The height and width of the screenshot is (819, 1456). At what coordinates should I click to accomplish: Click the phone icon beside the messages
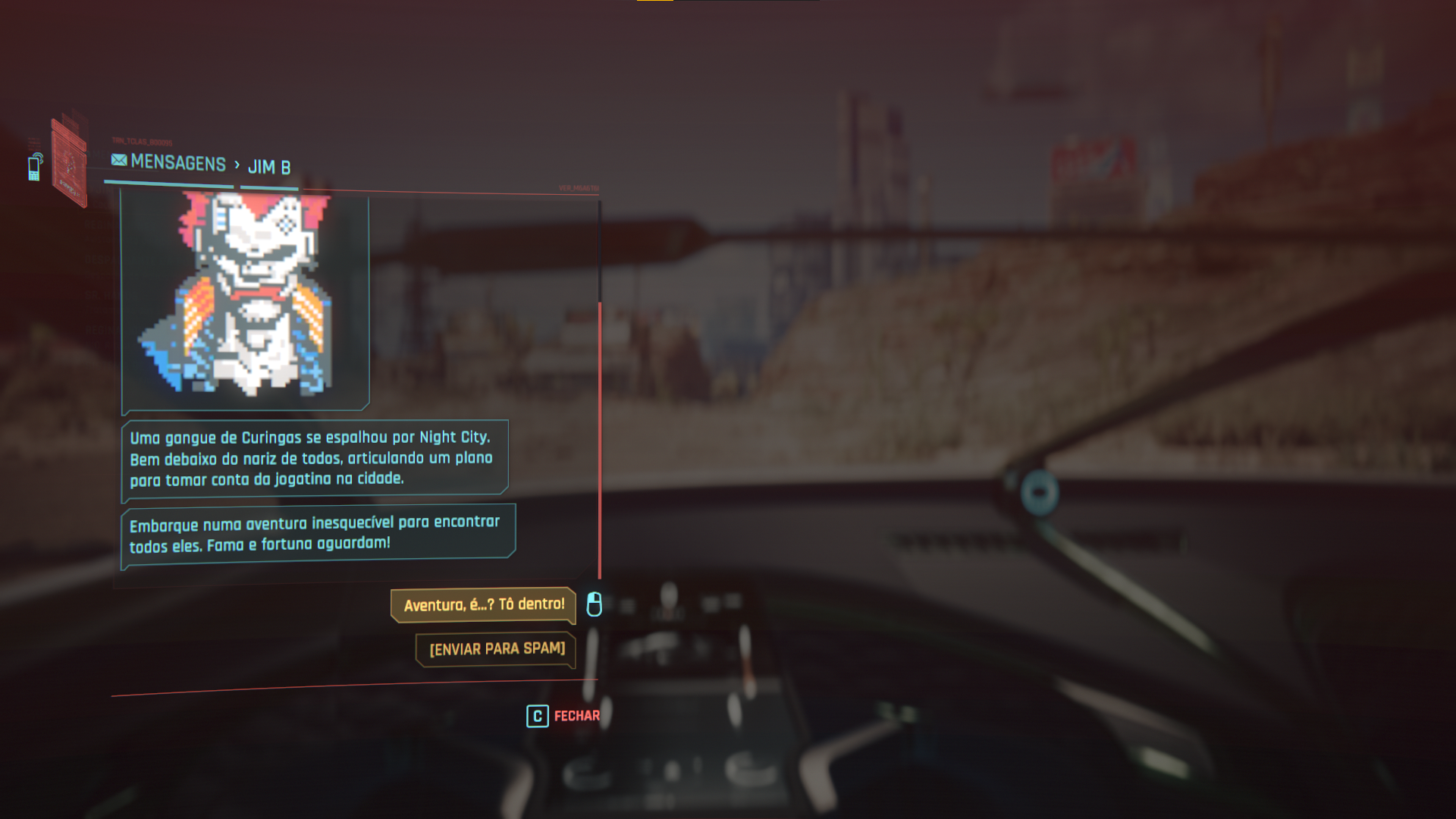click(x=35, y=168)
